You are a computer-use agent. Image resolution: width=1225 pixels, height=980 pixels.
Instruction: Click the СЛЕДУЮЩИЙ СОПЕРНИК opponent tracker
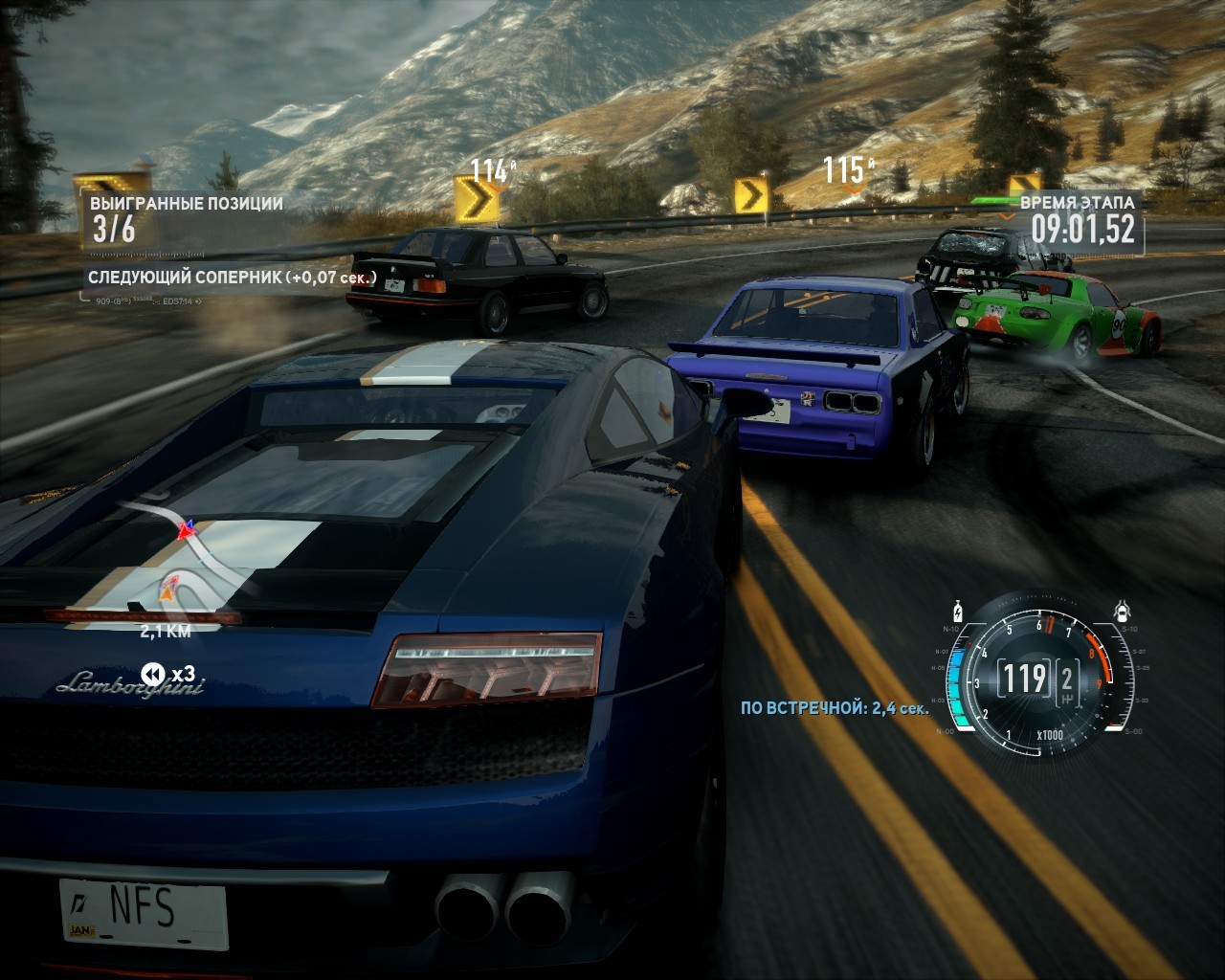click(x=232, y=278)
